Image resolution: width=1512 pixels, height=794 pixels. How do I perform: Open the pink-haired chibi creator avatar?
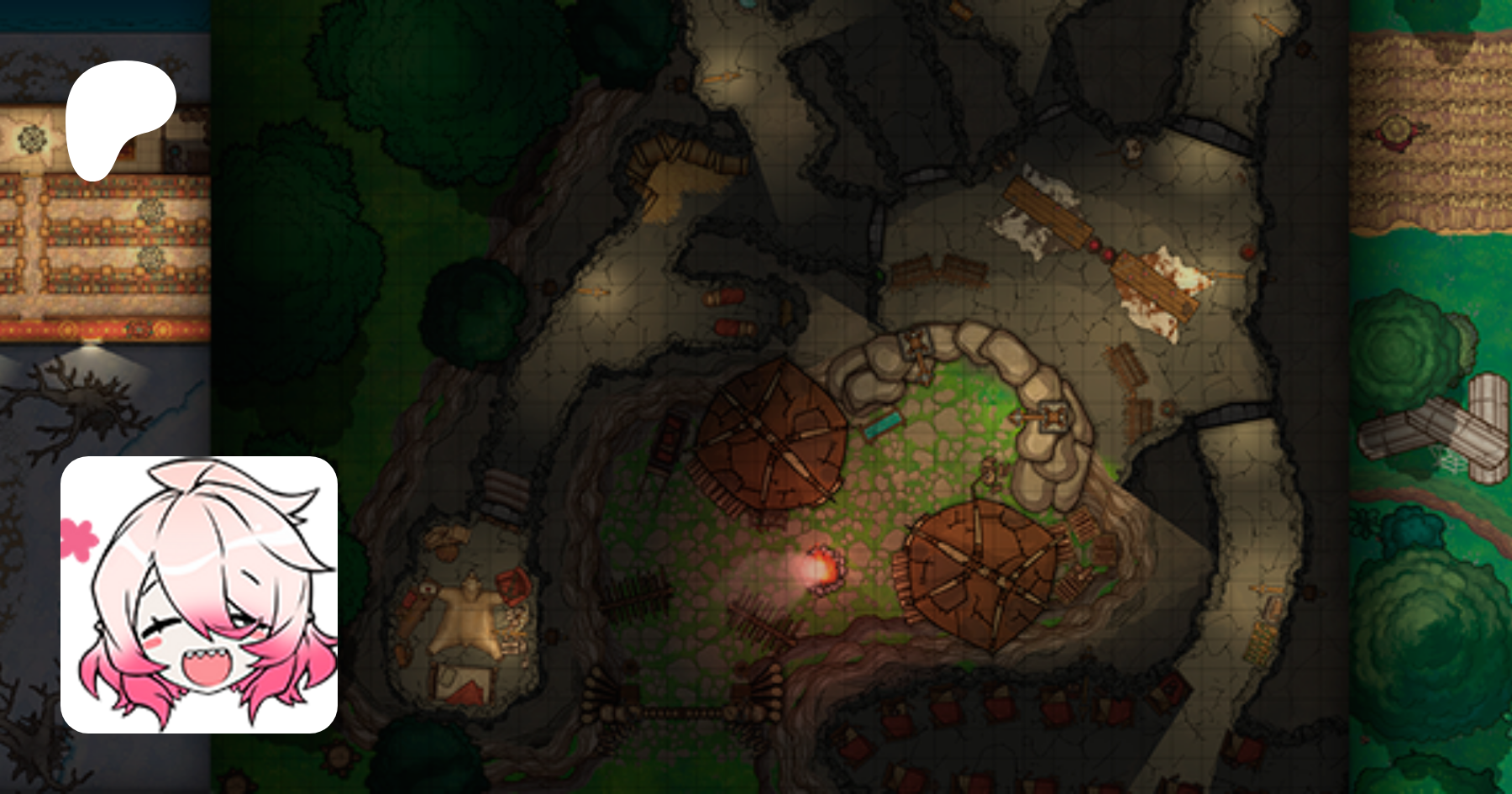coord(199,595)
